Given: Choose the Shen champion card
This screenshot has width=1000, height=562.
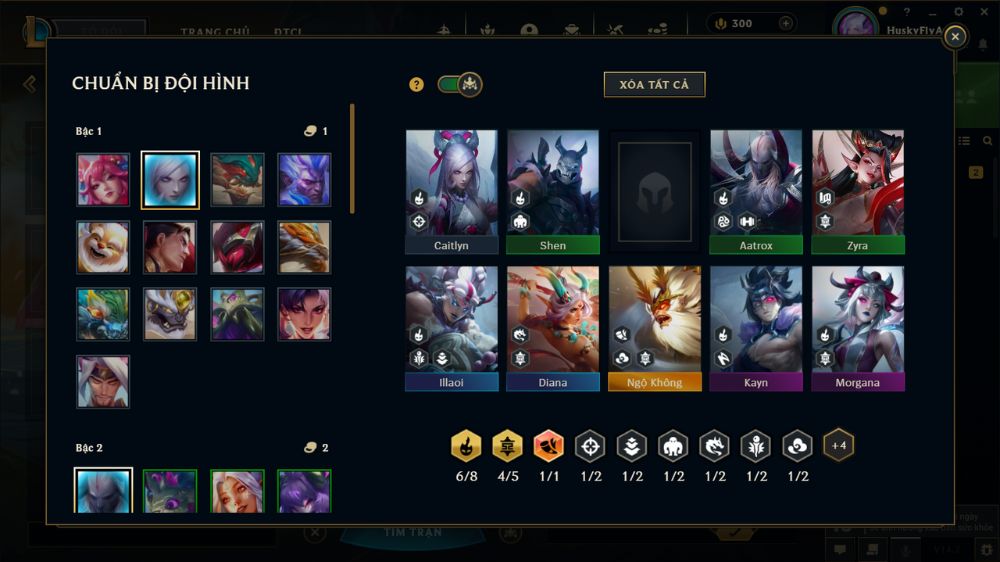Looking at the screenshot, I should tap(553, 191).
